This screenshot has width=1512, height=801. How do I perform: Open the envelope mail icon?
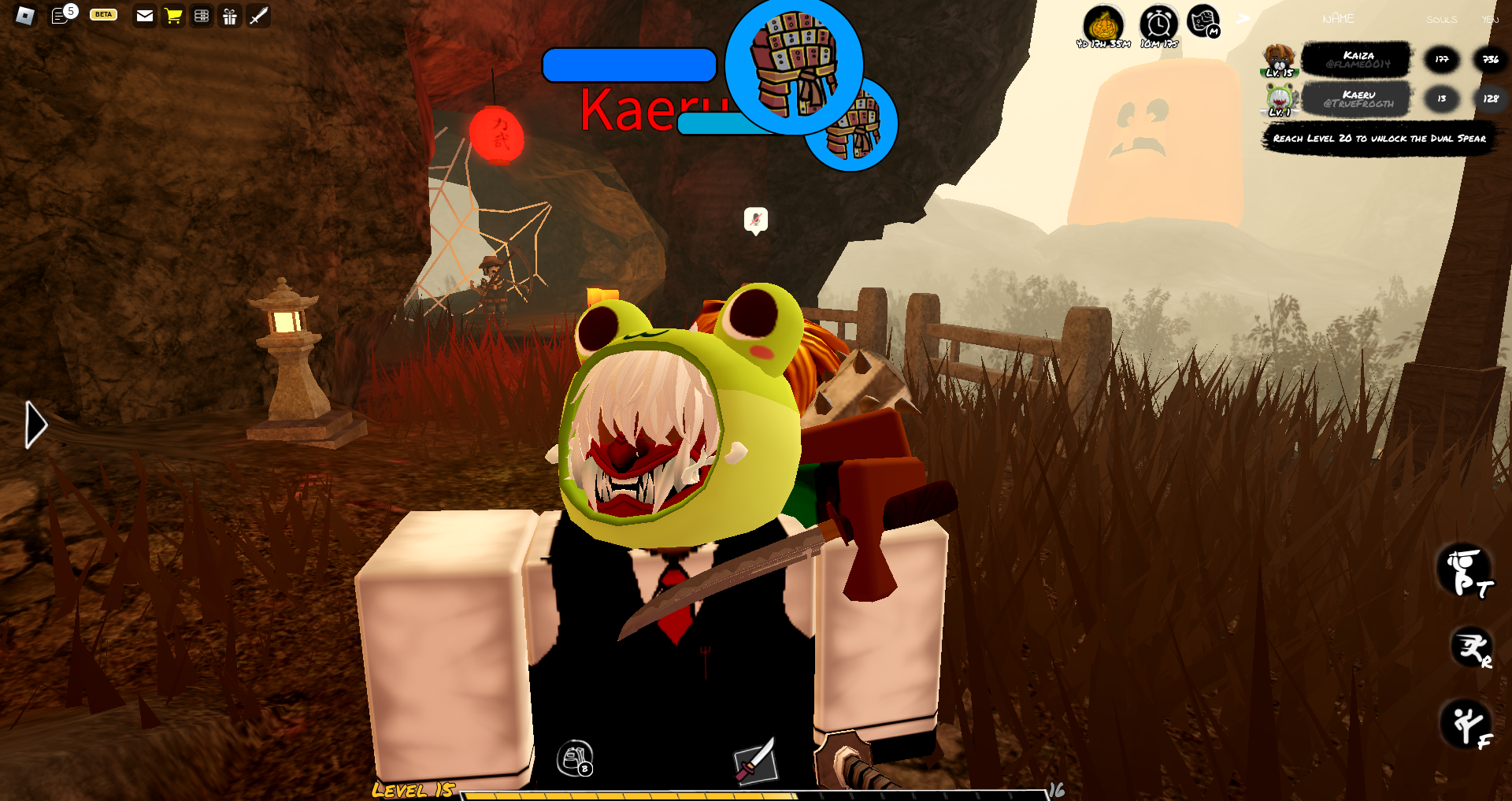click(x=145, y=16)
